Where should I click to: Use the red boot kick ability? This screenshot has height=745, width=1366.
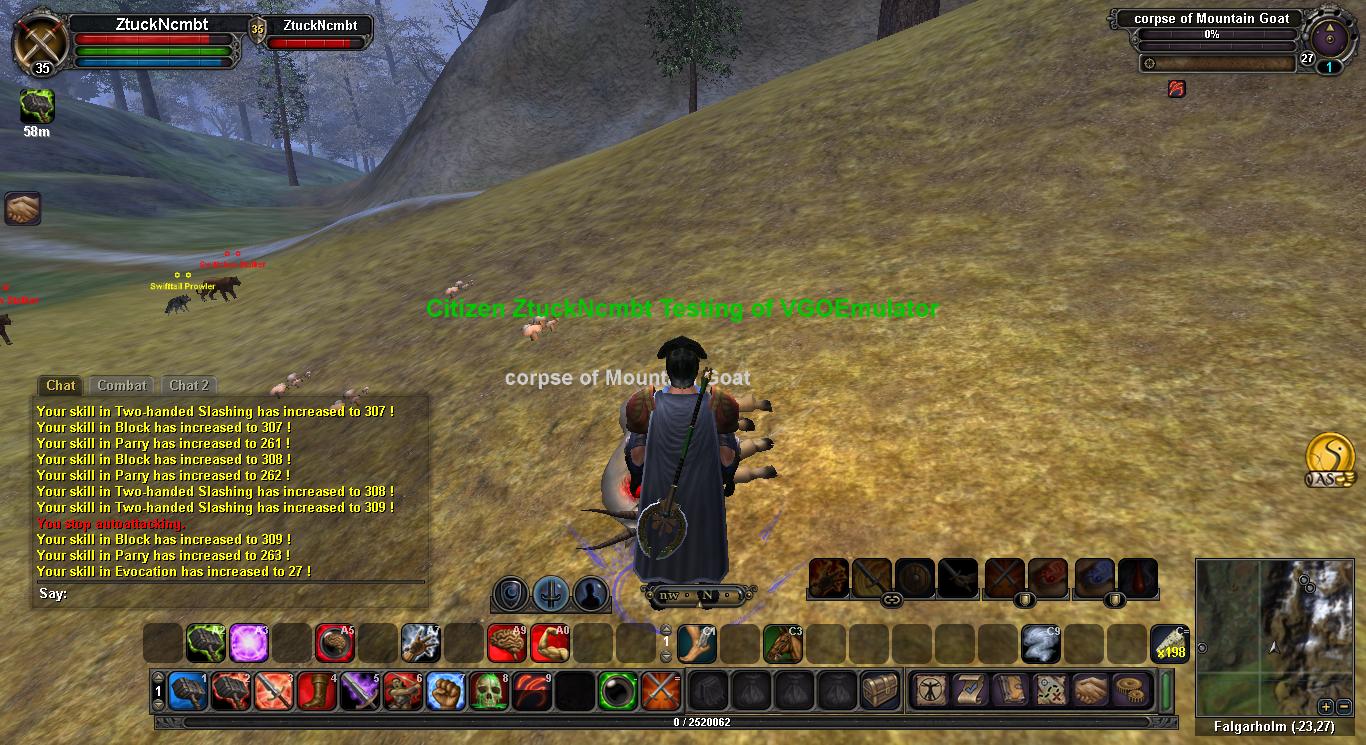click(x=318, y=691)
